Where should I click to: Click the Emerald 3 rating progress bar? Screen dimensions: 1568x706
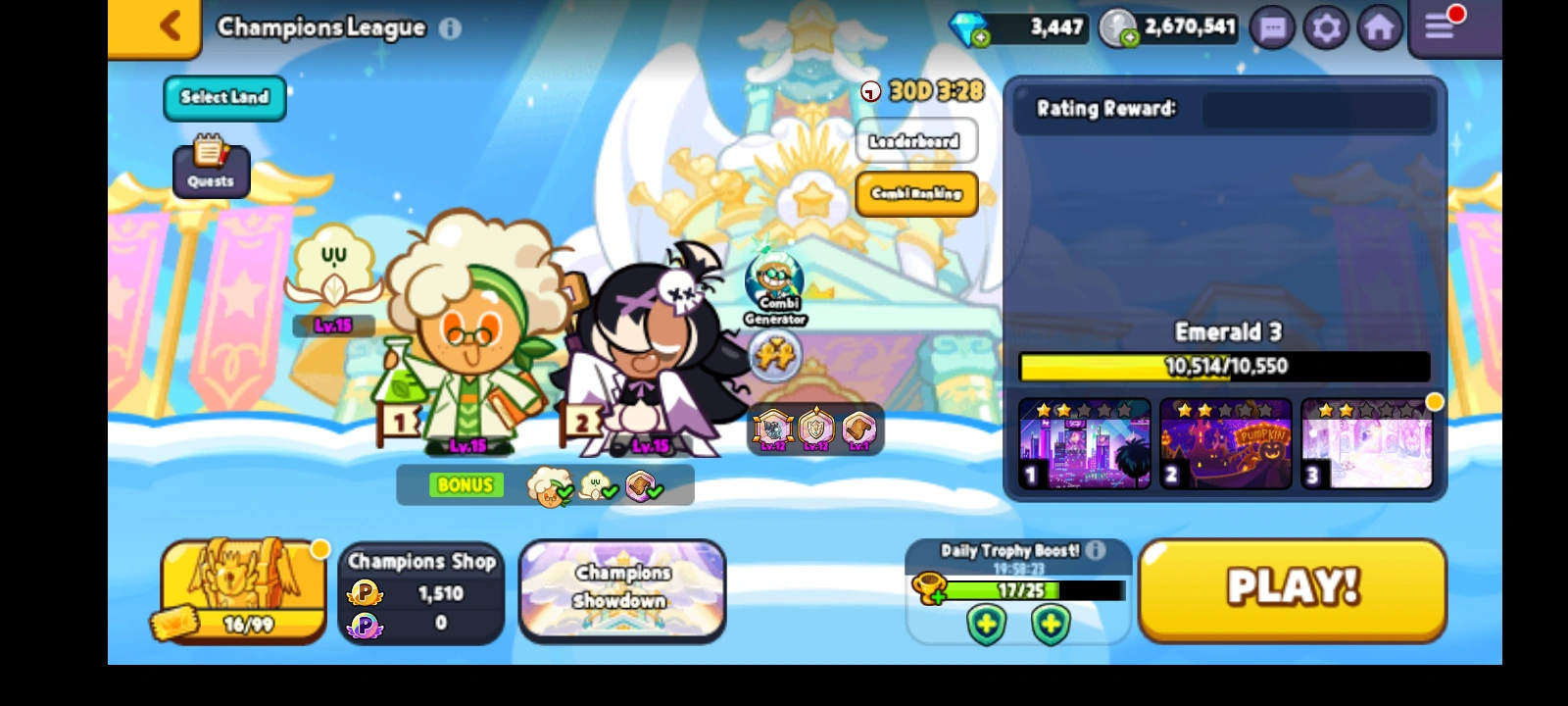pos(1224,367)
